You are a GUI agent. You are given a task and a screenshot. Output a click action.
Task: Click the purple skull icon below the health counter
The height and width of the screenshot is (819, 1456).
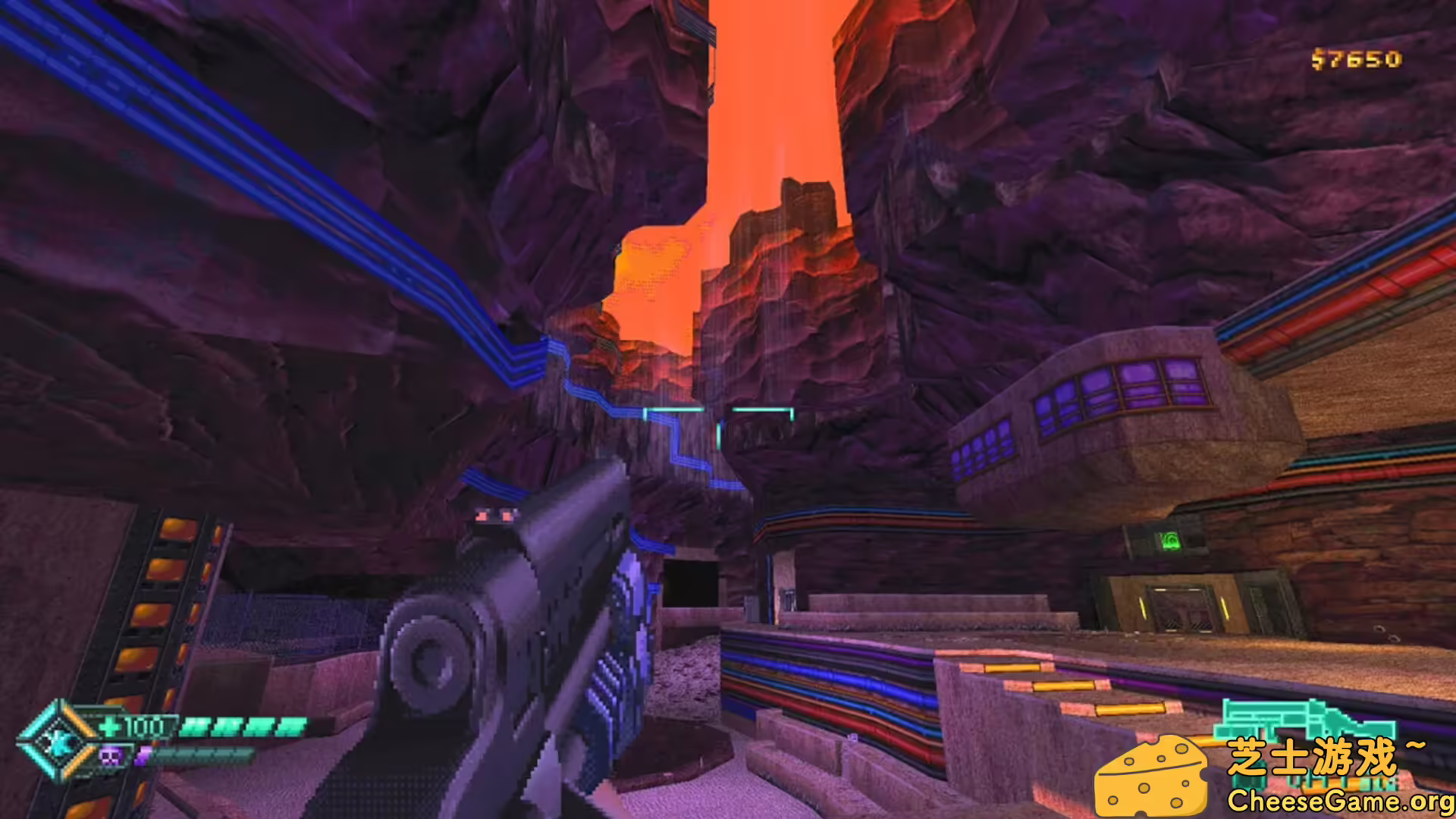click(x=110, y=755)
